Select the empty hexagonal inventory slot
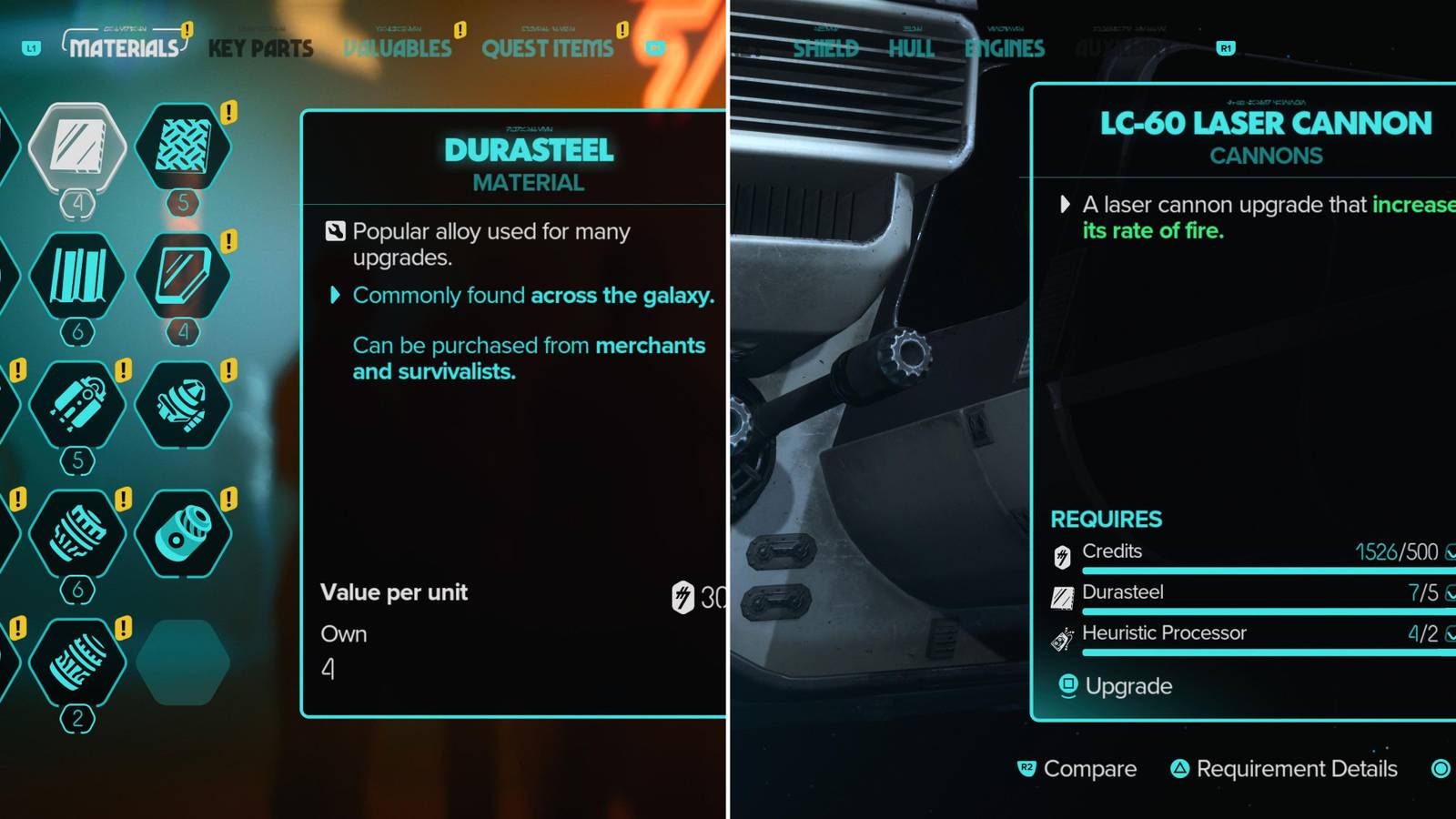The image size is (1456, 819). click(x=185, y=662)
